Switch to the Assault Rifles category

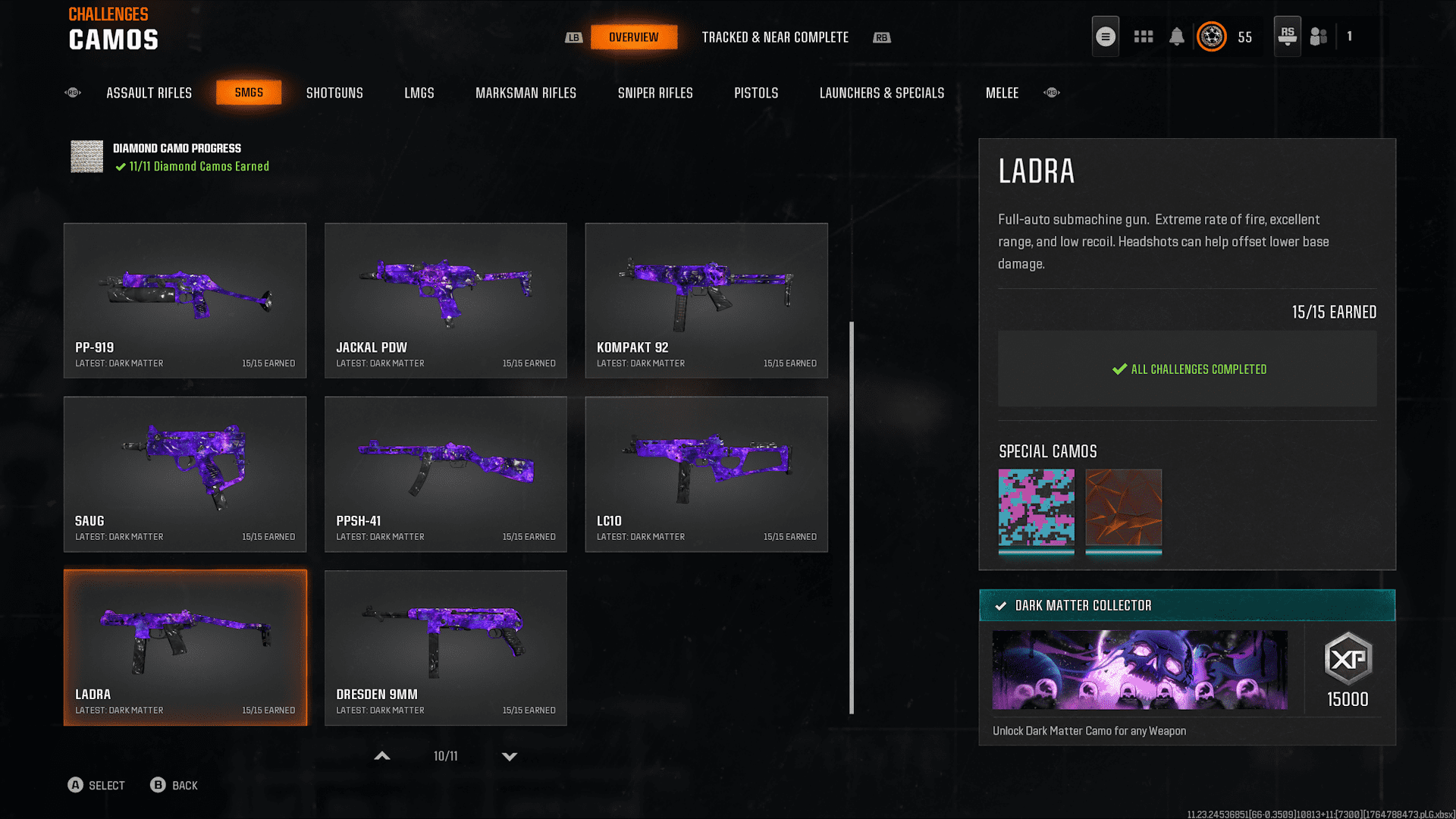point(149,93)
